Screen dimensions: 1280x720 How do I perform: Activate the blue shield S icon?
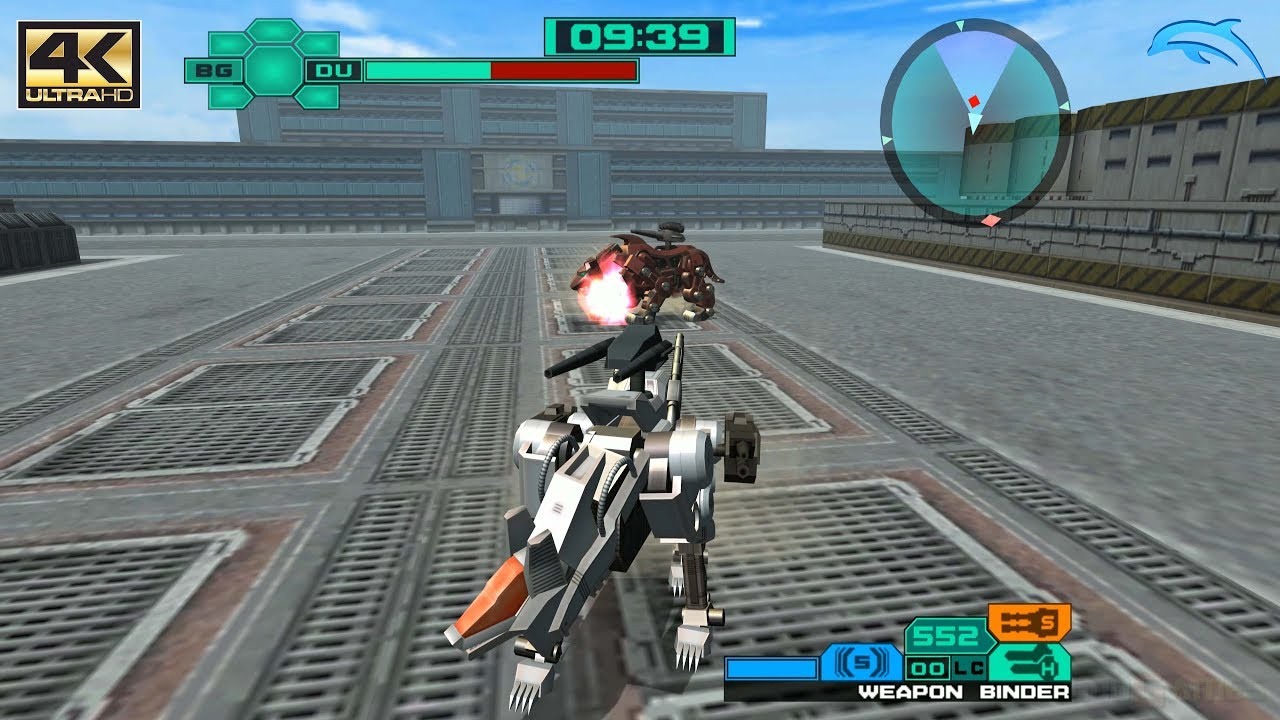[x=860, y=662]
